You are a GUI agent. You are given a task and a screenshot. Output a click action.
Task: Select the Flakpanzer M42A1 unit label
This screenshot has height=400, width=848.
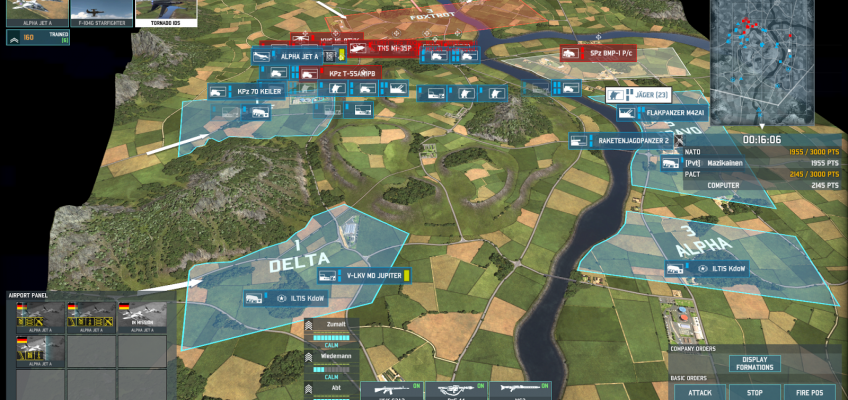671,112
